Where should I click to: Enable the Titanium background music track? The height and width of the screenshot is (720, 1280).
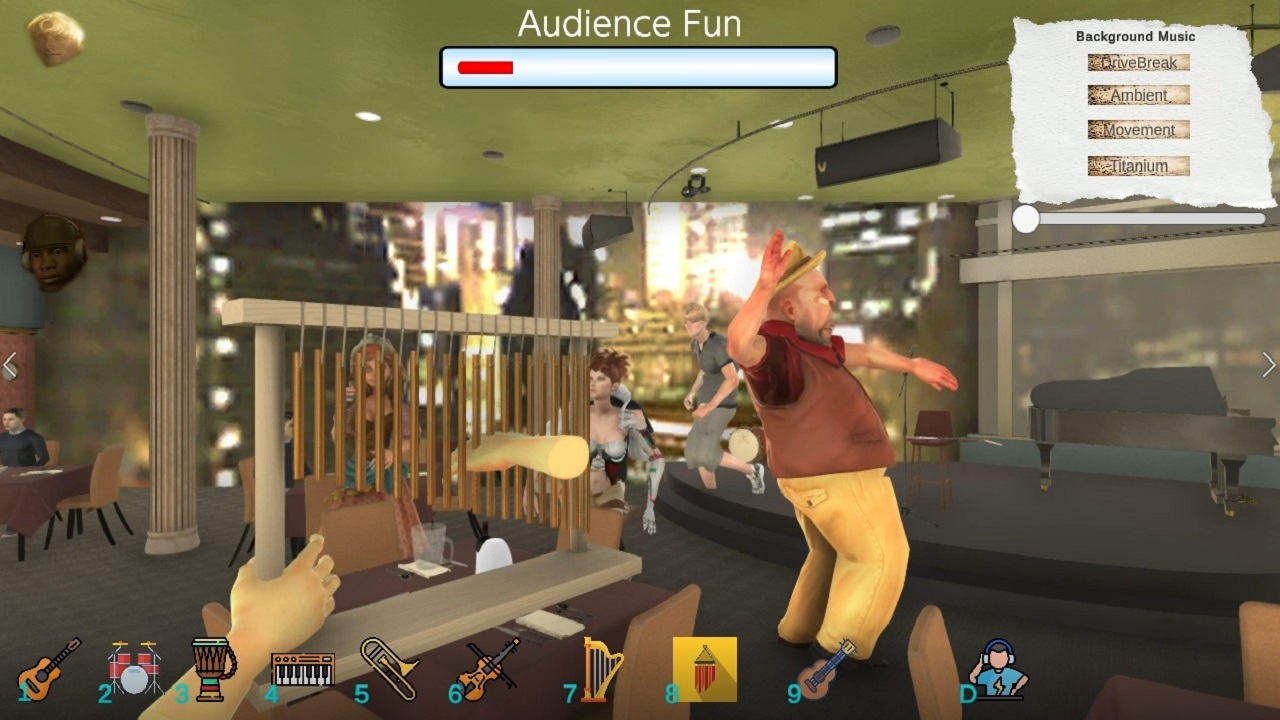pos(1138,165)
